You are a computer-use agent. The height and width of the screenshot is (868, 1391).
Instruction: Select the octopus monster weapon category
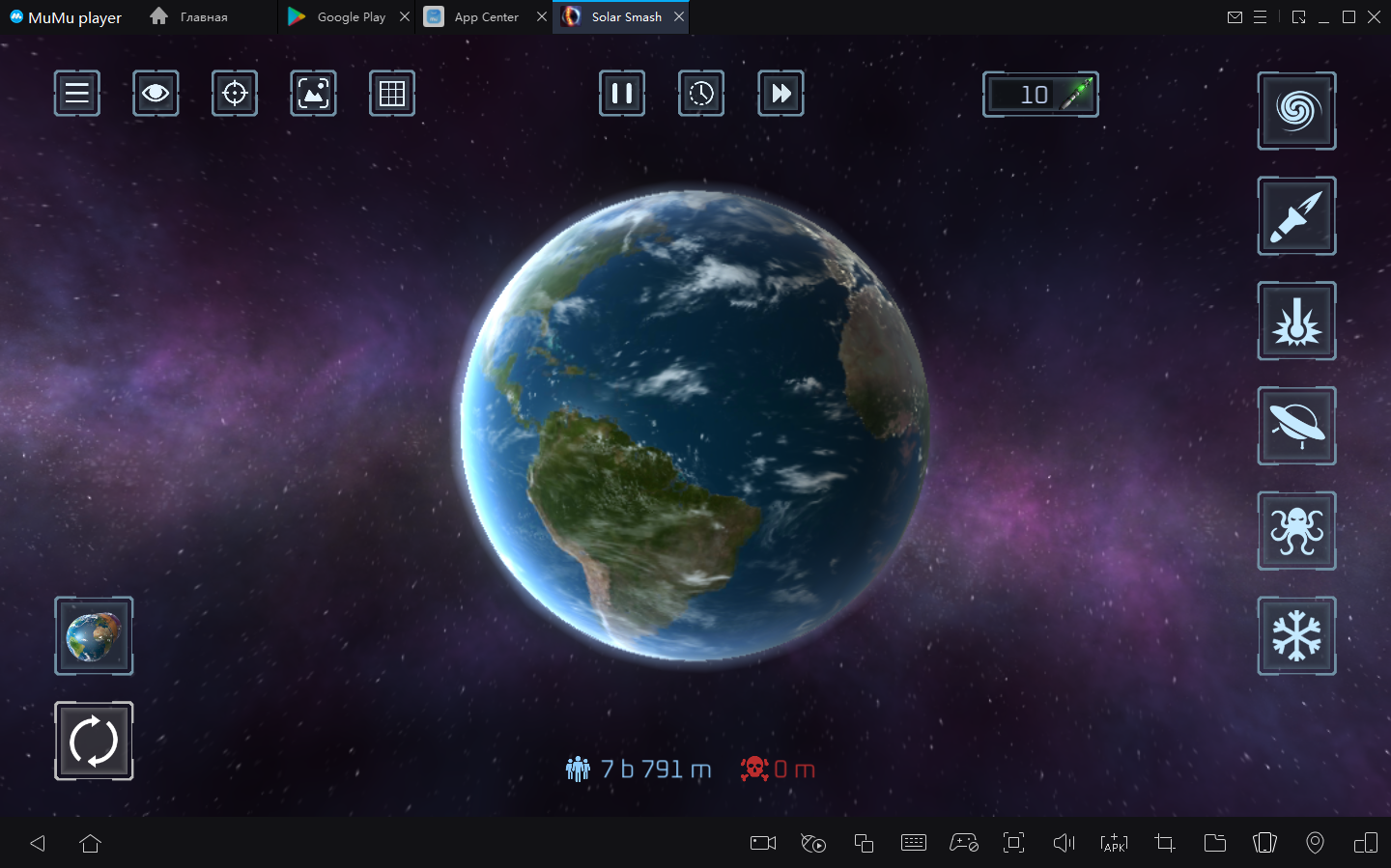click(1296, 531)
